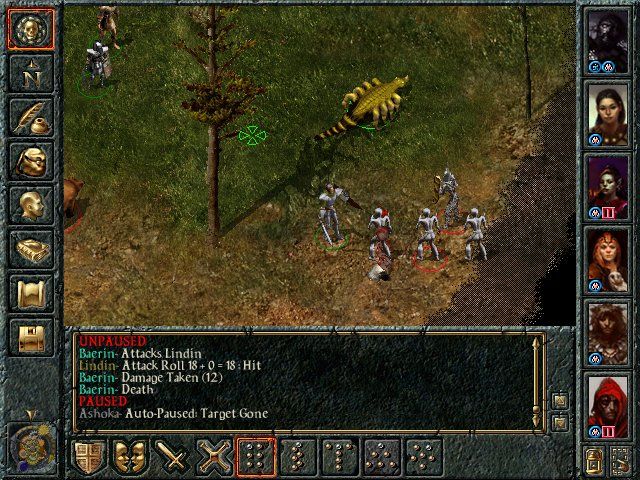Image resolution: width=640 pixels, height=480 pixels.
Task: Select the dark hooded character portrait
Action: pos(608,39)
